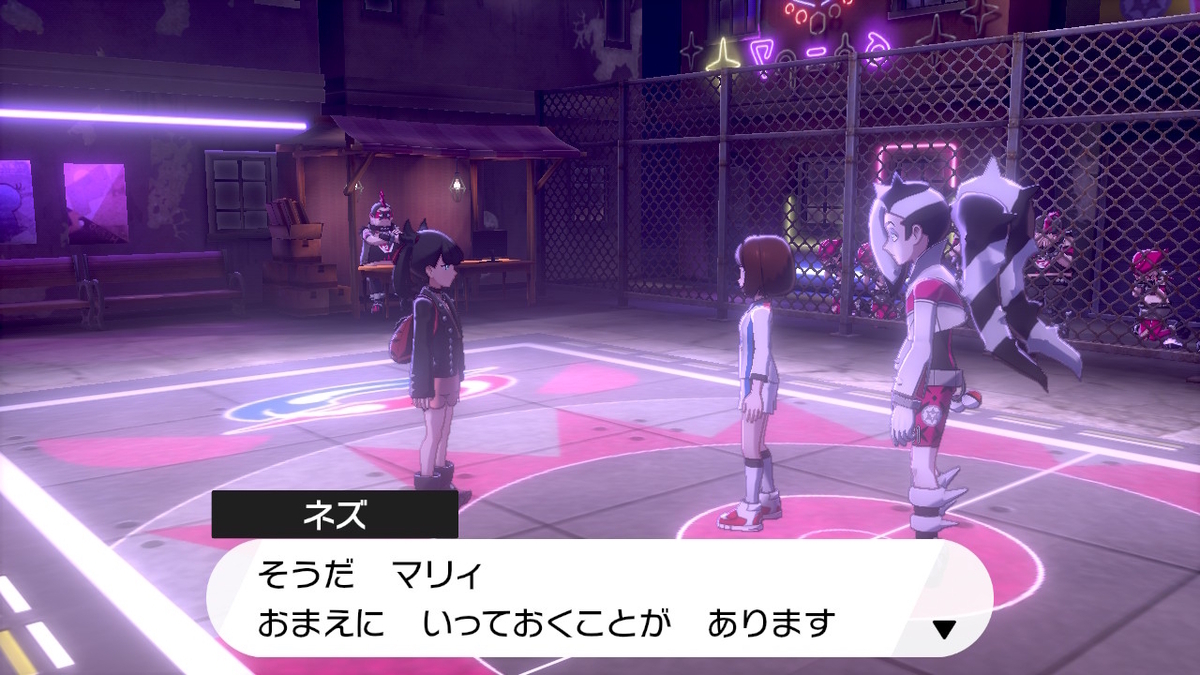Click the white dialogue text box
Screen dimensions: 1200x675
click(600, 598)
